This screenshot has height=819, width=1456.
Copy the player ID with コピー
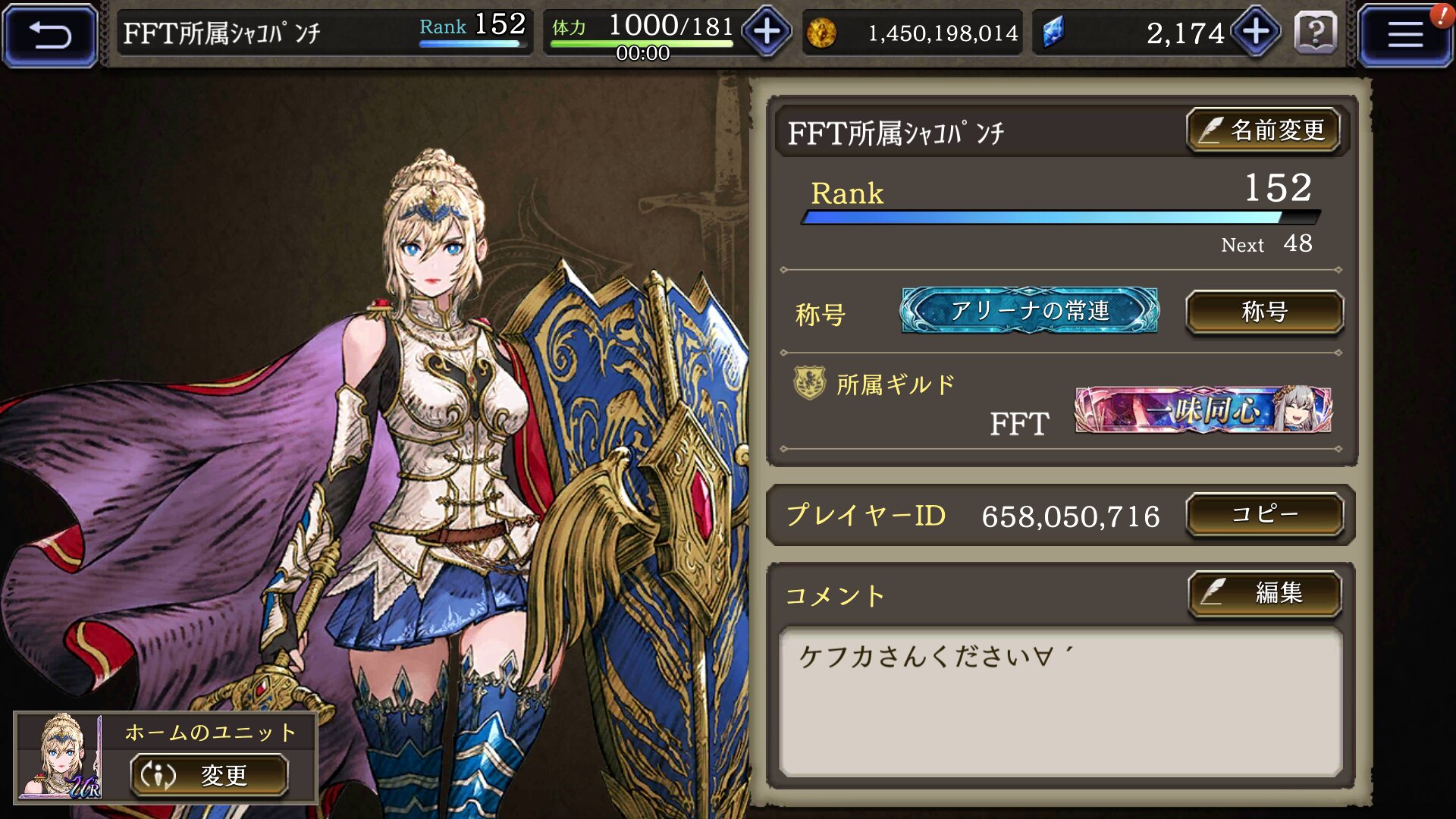1264,515
